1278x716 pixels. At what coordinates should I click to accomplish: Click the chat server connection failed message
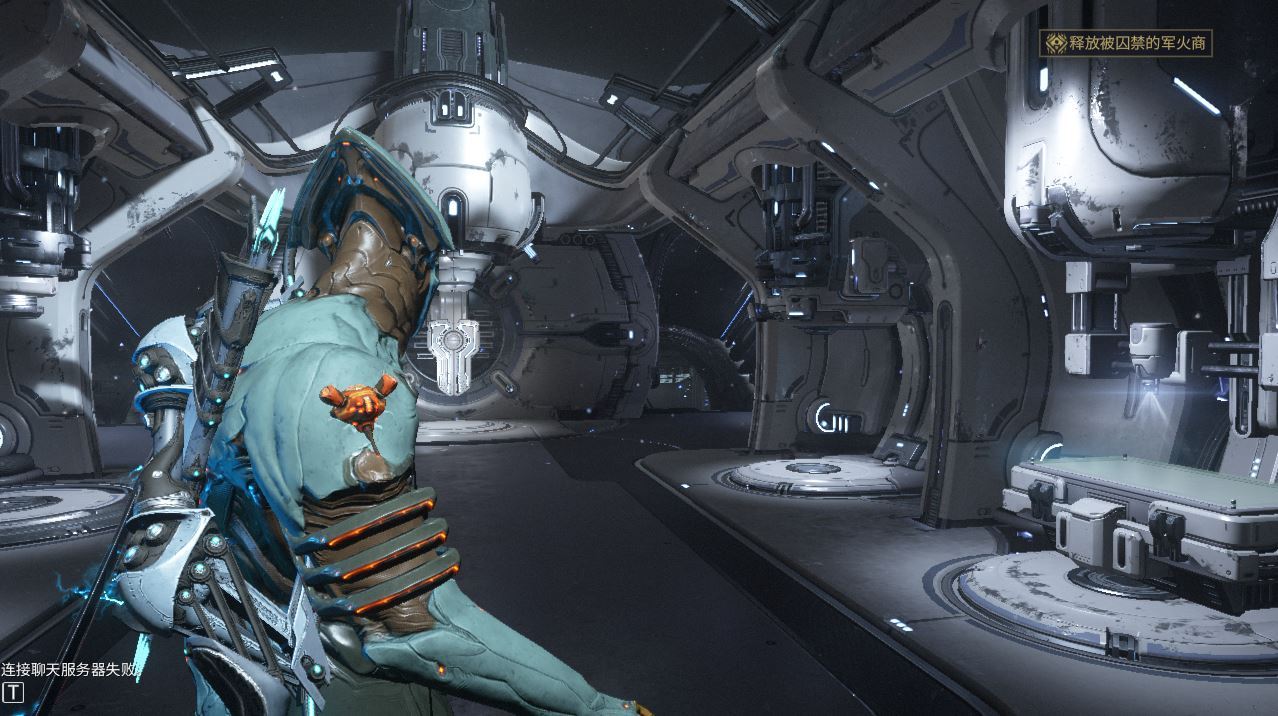click(68, 669)
